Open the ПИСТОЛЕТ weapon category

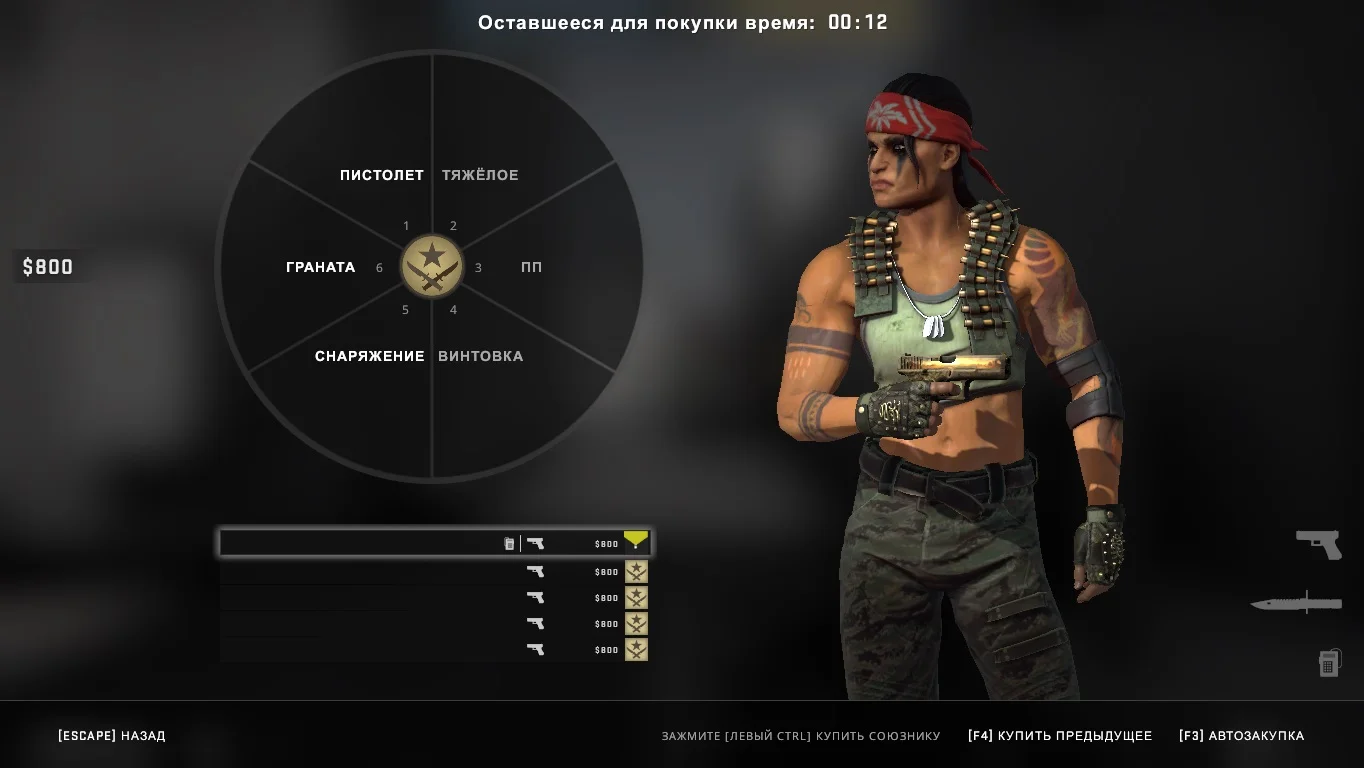381,175
